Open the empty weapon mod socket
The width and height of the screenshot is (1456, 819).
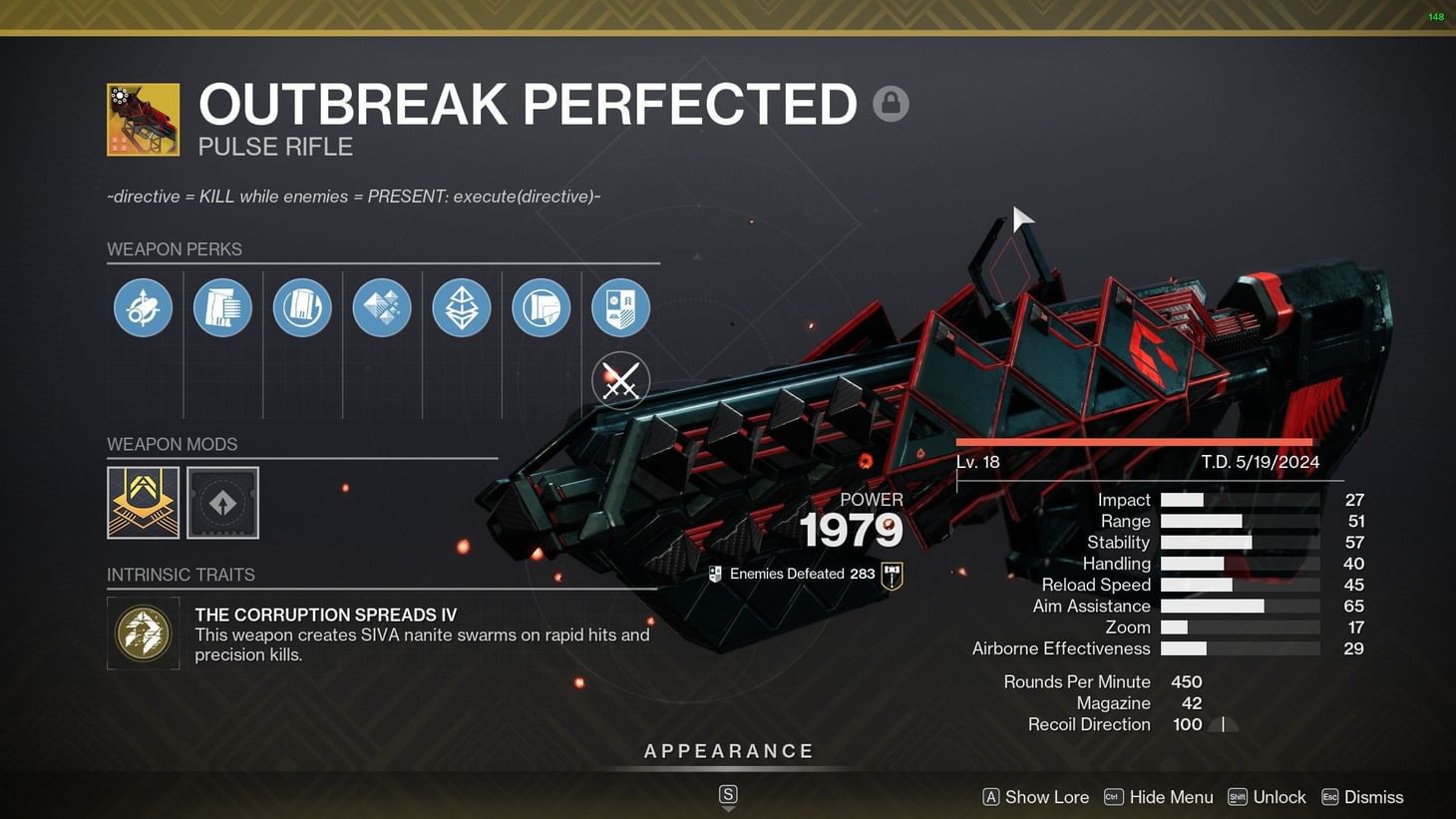tap(222, 503)
